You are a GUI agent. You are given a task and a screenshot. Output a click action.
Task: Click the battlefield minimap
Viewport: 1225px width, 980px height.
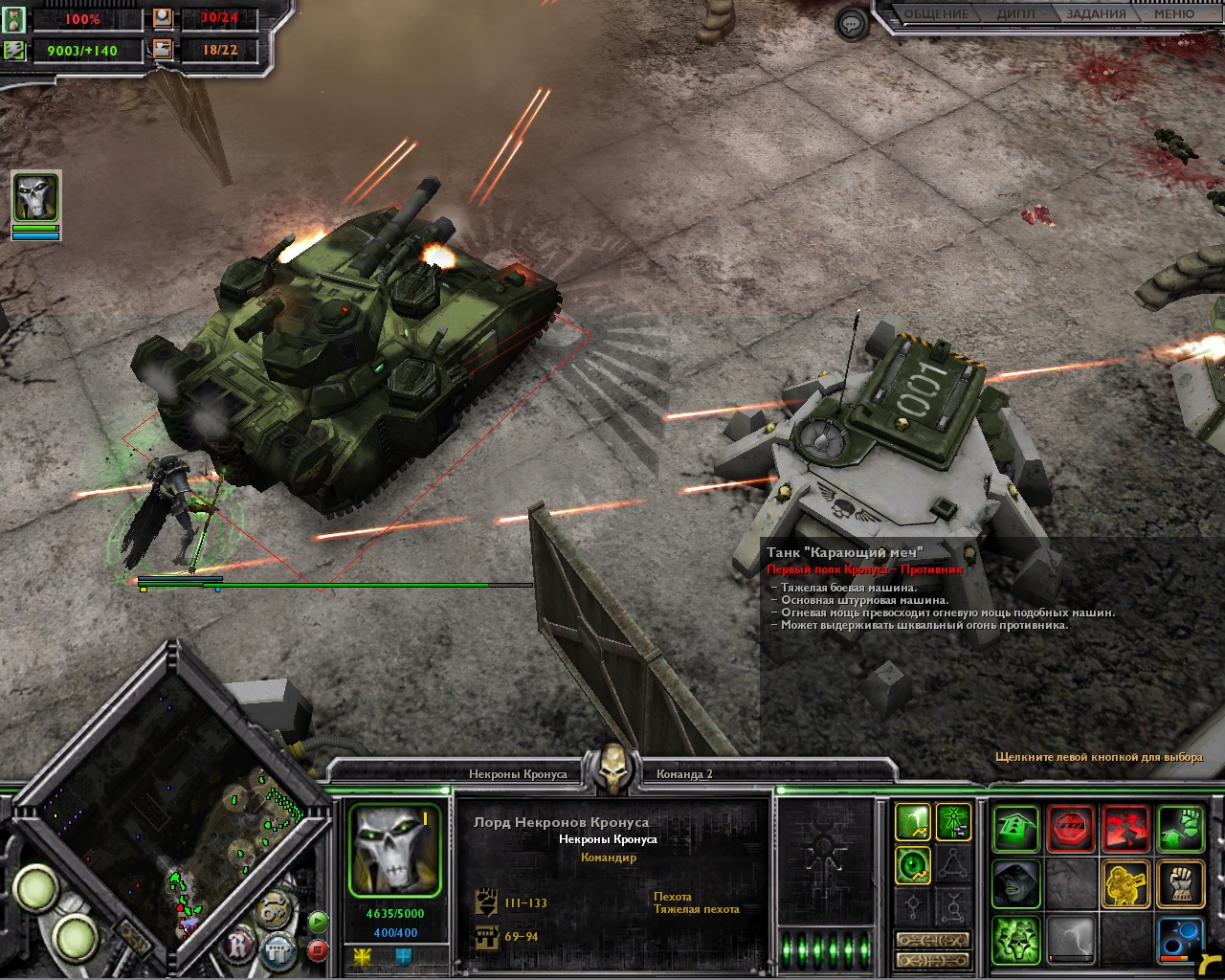click(x=172, y=809)
